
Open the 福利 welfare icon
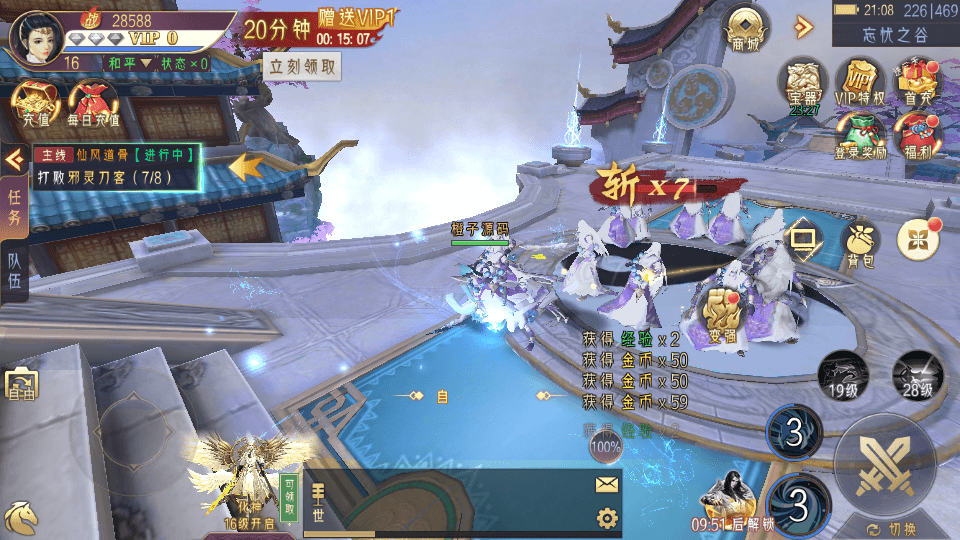coord(916,136)
